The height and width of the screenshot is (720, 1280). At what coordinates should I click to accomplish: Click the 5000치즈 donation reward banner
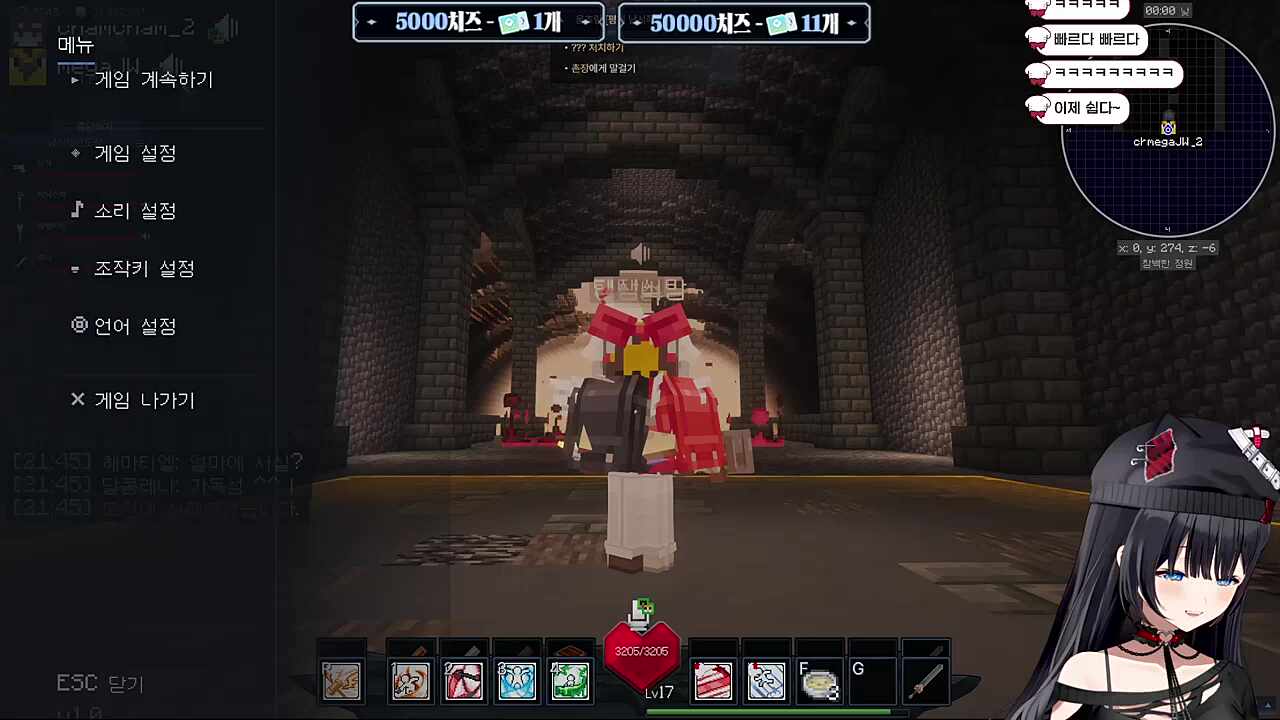coord(478,22)
